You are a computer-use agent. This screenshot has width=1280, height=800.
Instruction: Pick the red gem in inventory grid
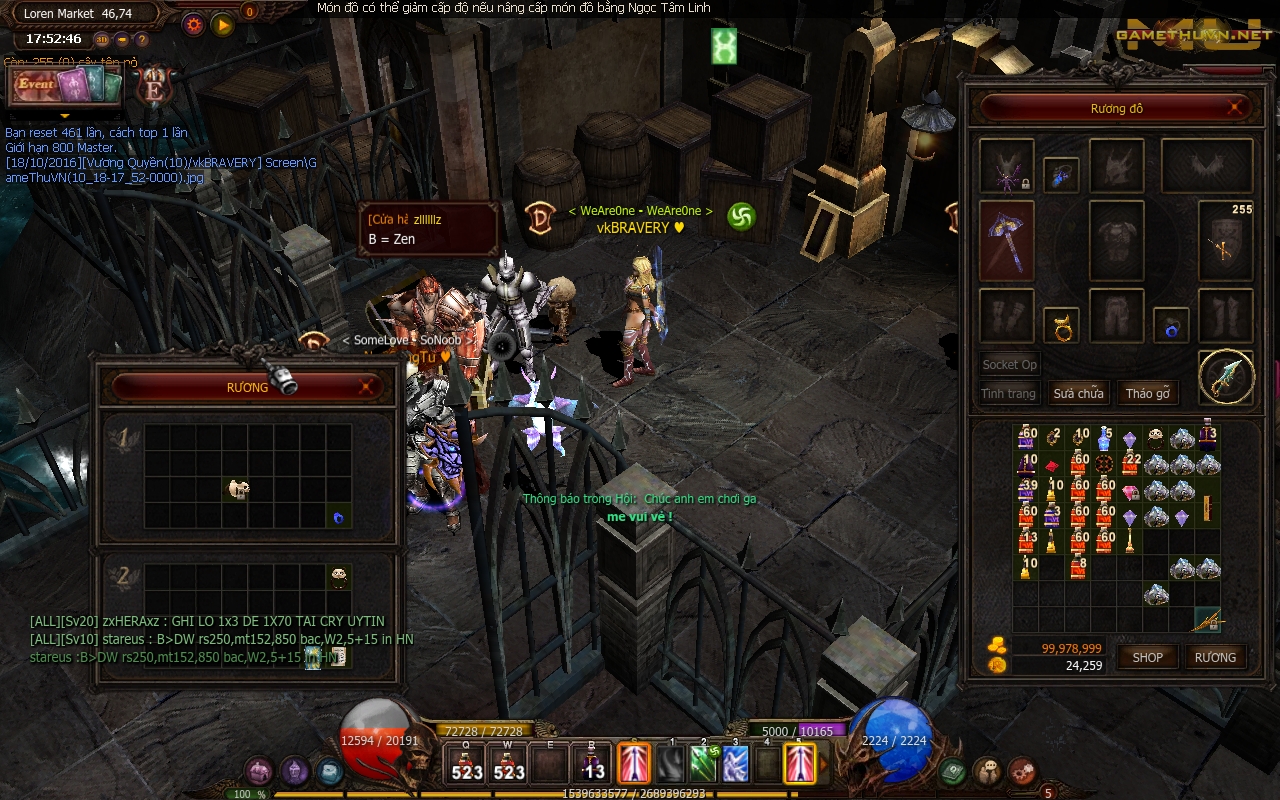click(1052, 466)
